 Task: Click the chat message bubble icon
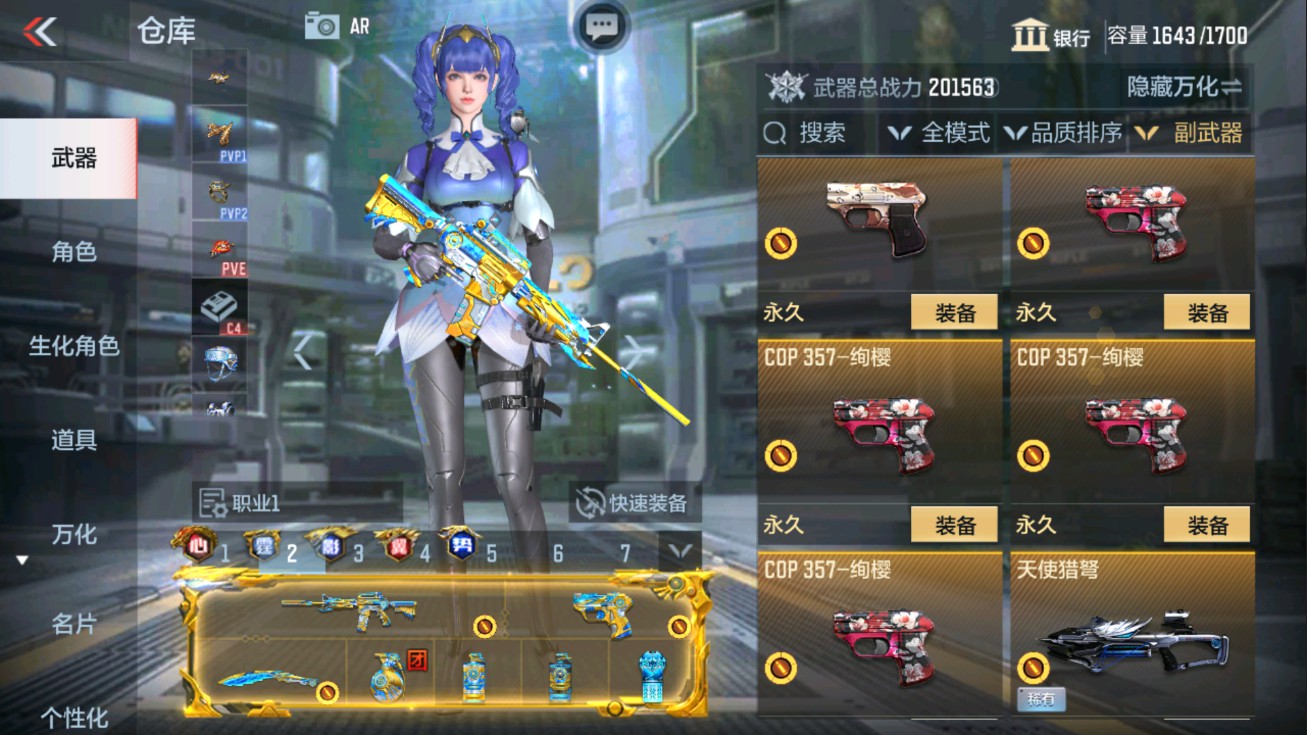tap(601, 26)
